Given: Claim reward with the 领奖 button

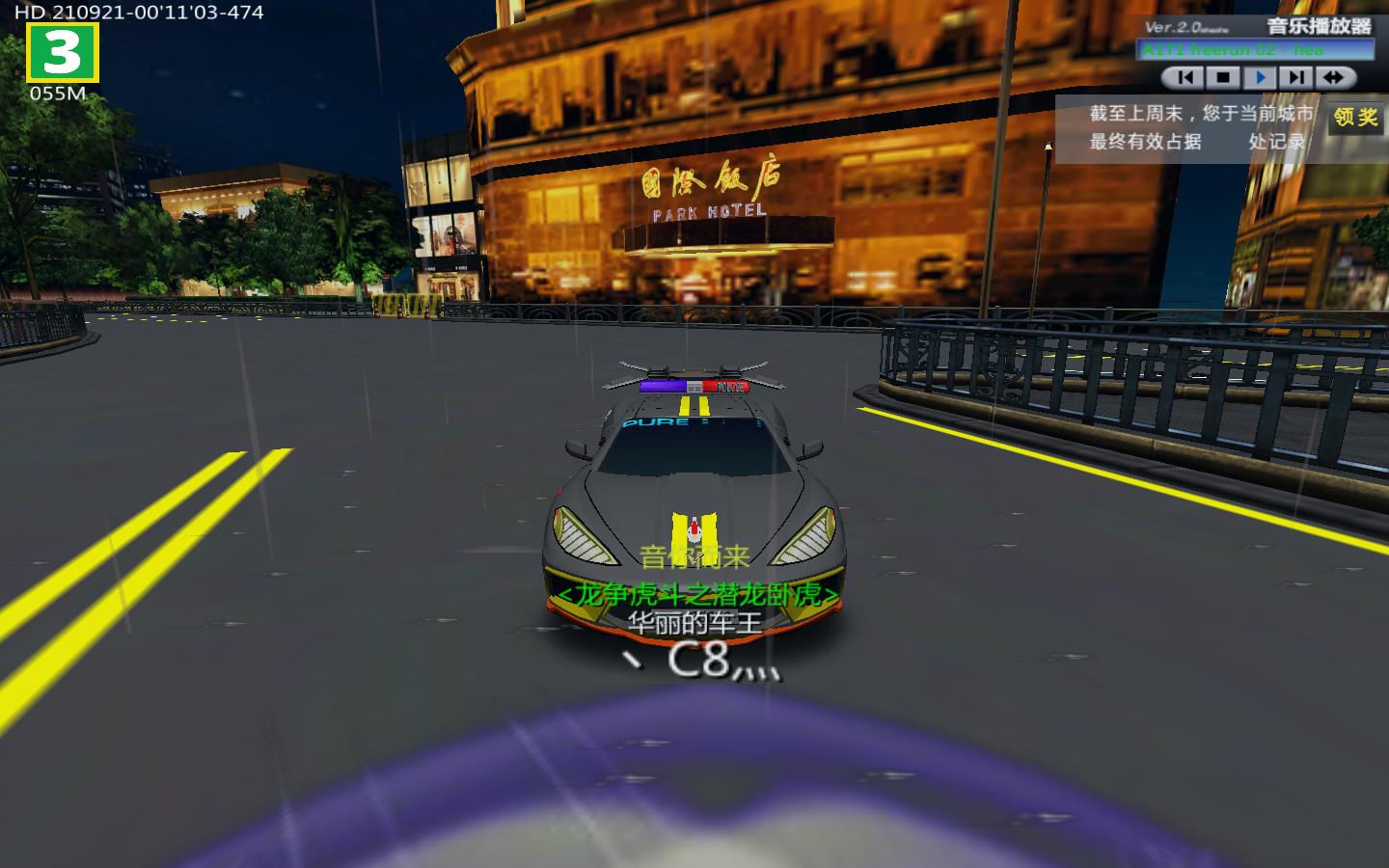Looking at the screenshot, I should pyautogui.click(x=1355, y=118).
